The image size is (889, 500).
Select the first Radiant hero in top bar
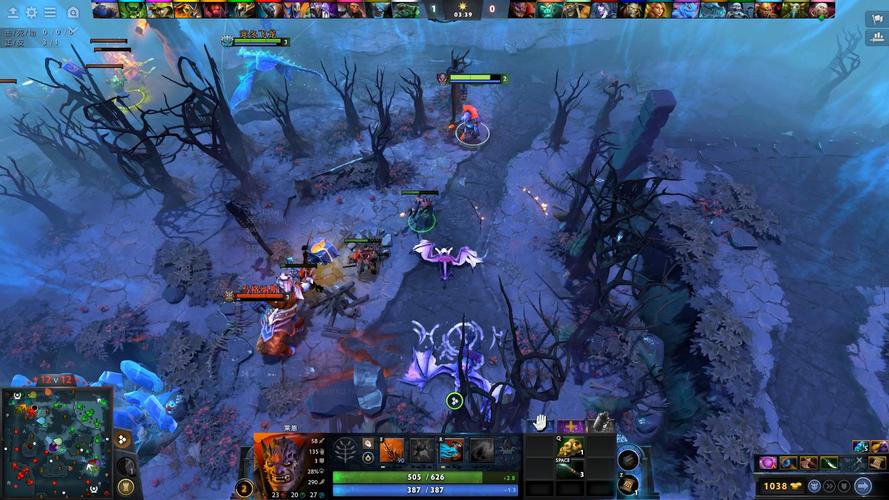[x=105, y=10]
